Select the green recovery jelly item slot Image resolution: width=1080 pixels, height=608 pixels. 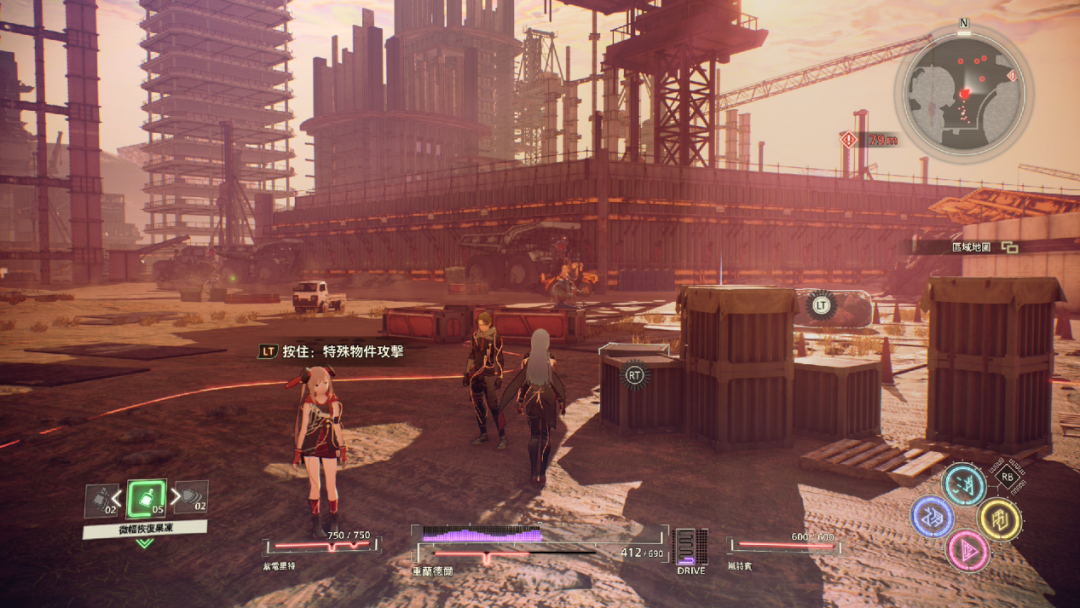pos(147,498)
